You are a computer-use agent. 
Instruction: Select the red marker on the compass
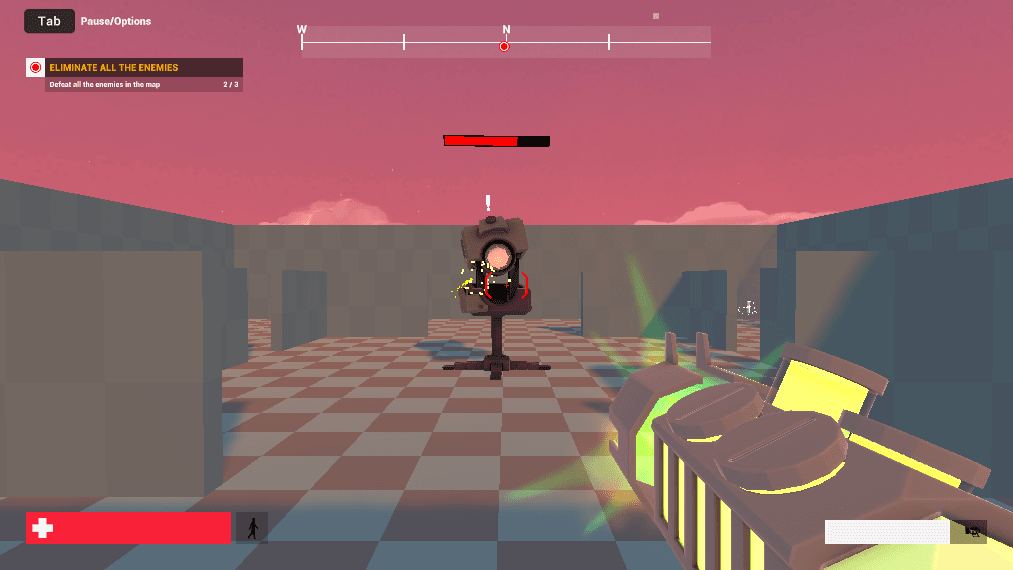pyautogui.click(x=505, y=47)
